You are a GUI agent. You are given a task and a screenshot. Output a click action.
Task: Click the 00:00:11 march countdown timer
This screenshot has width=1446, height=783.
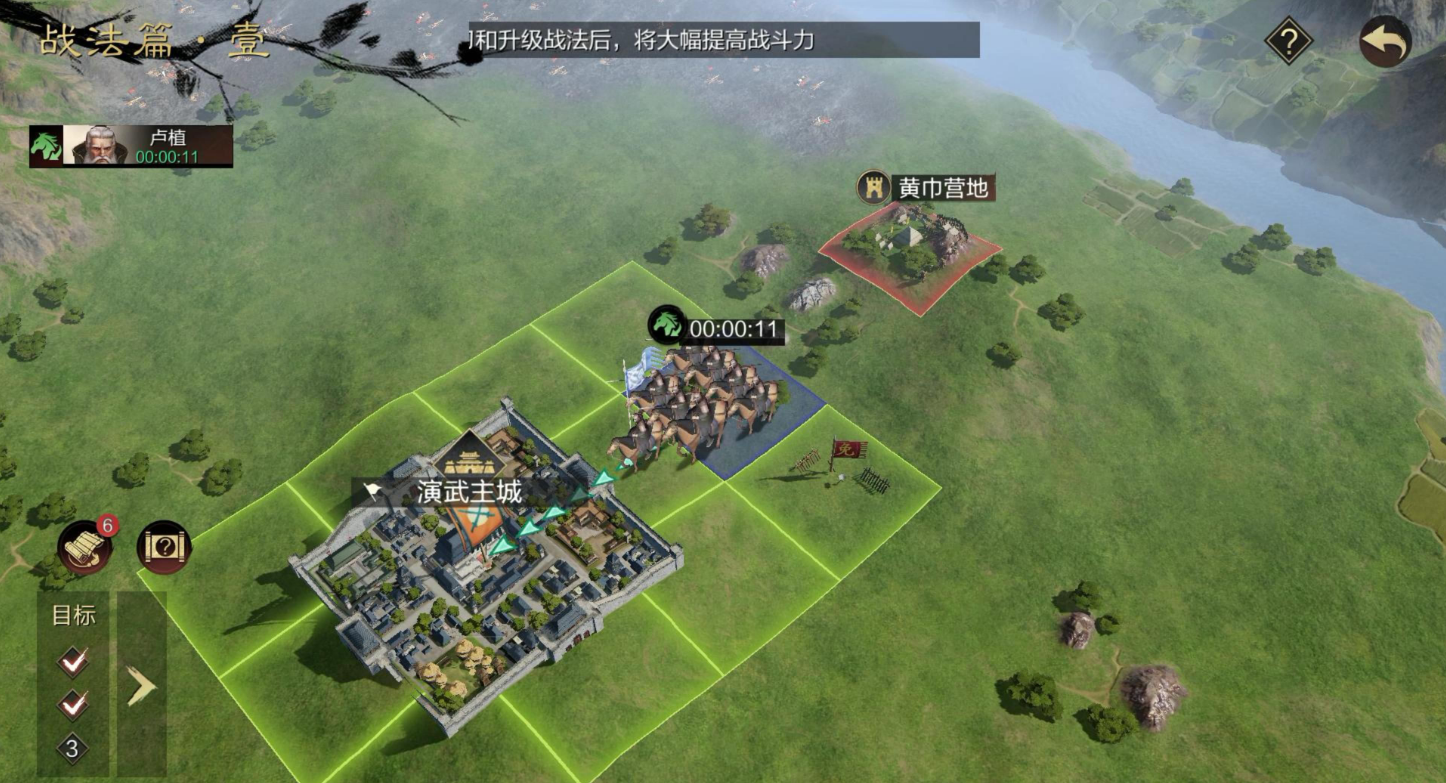point(734,327)
